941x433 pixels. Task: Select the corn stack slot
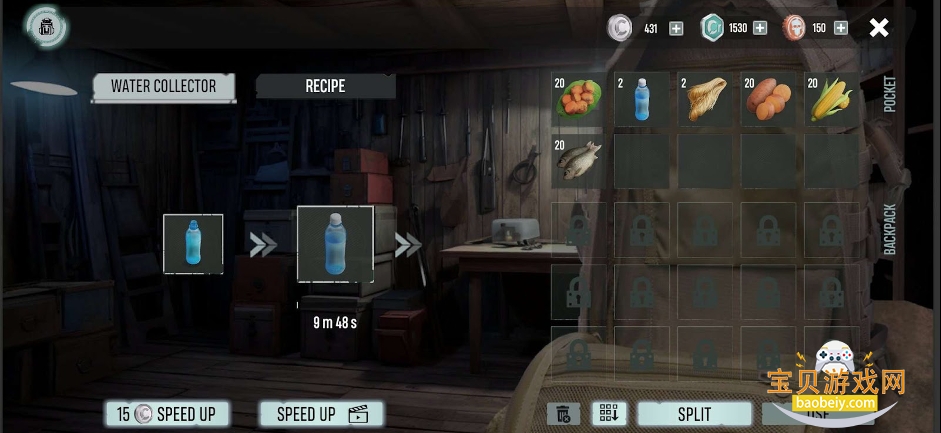[x=829, y=99]
